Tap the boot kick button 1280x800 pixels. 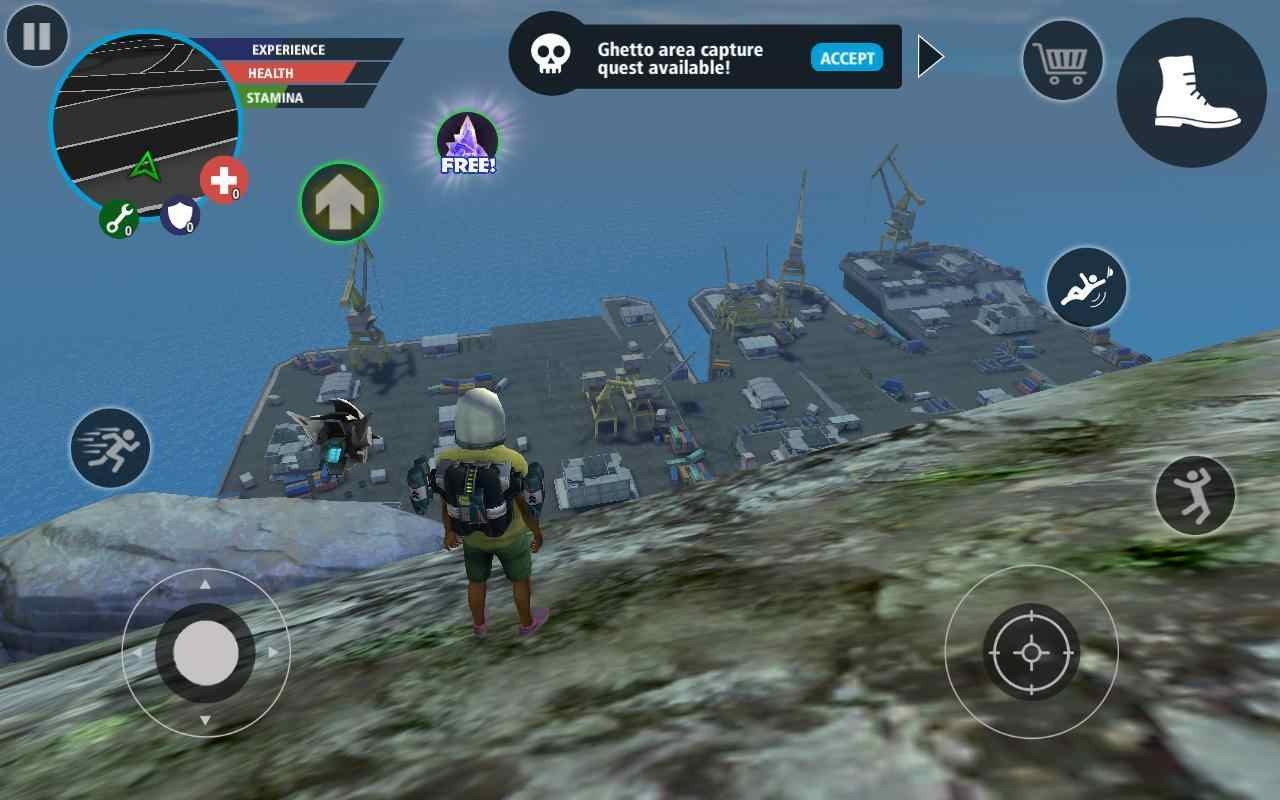click(1191, 92)
